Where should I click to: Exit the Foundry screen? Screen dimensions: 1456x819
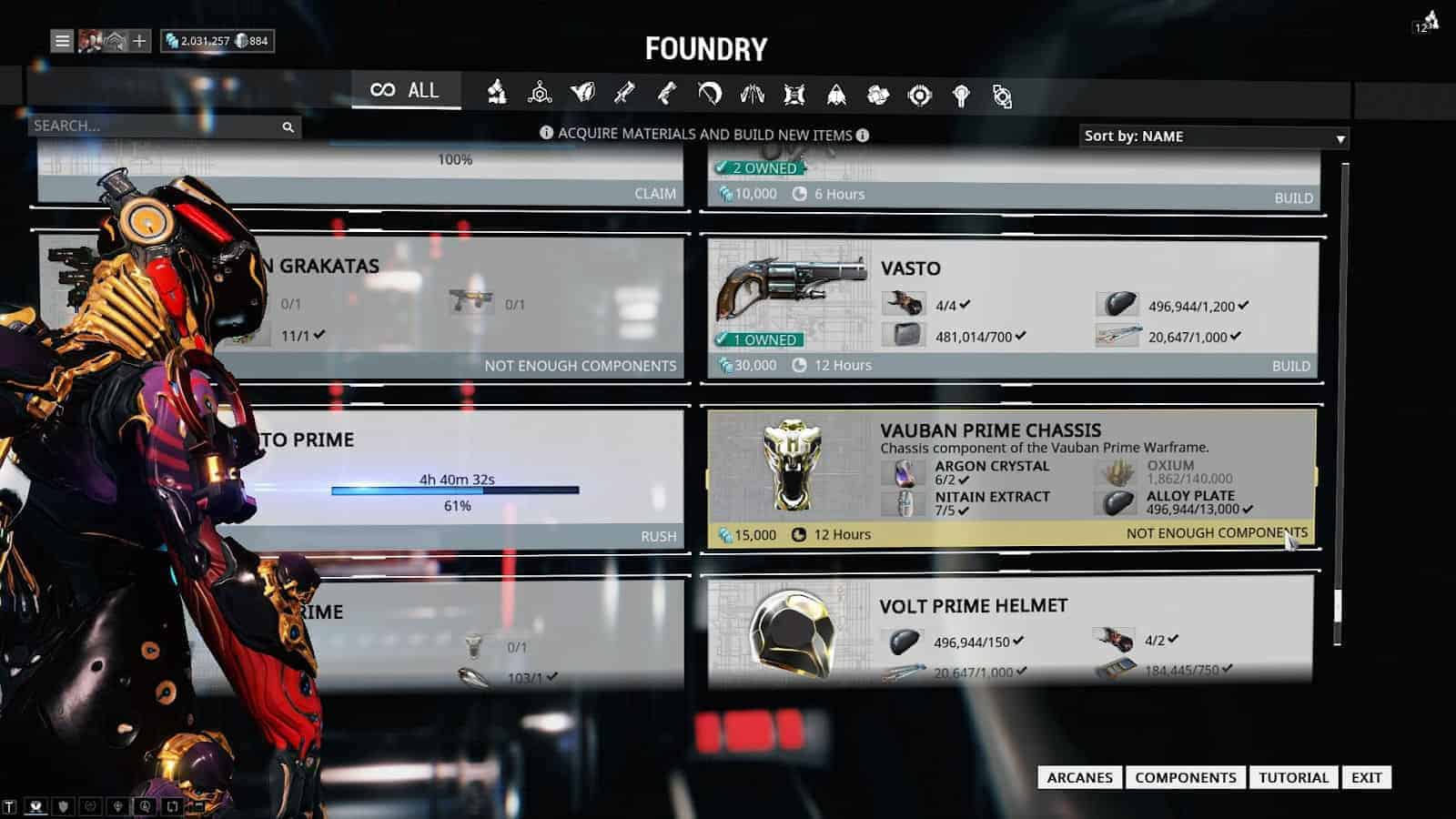1366,777
